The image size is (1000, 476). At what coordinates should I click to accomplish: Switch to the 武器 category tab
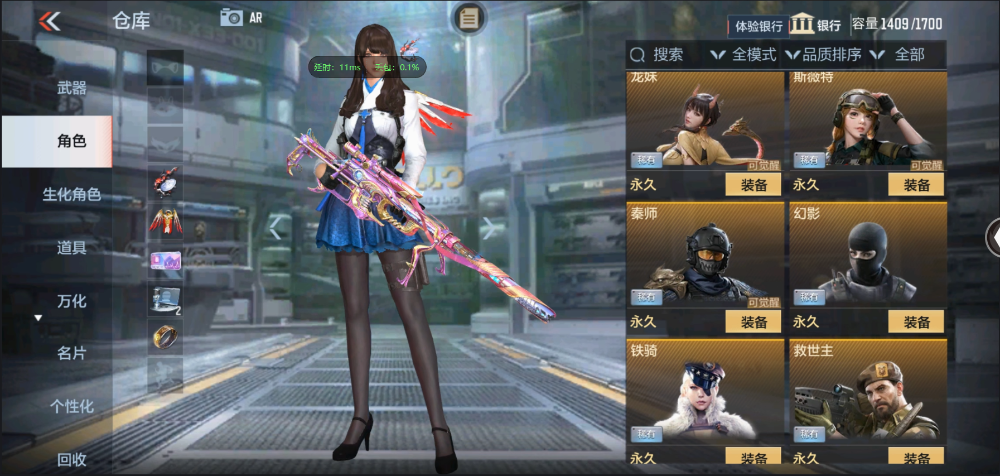[71, 88]
